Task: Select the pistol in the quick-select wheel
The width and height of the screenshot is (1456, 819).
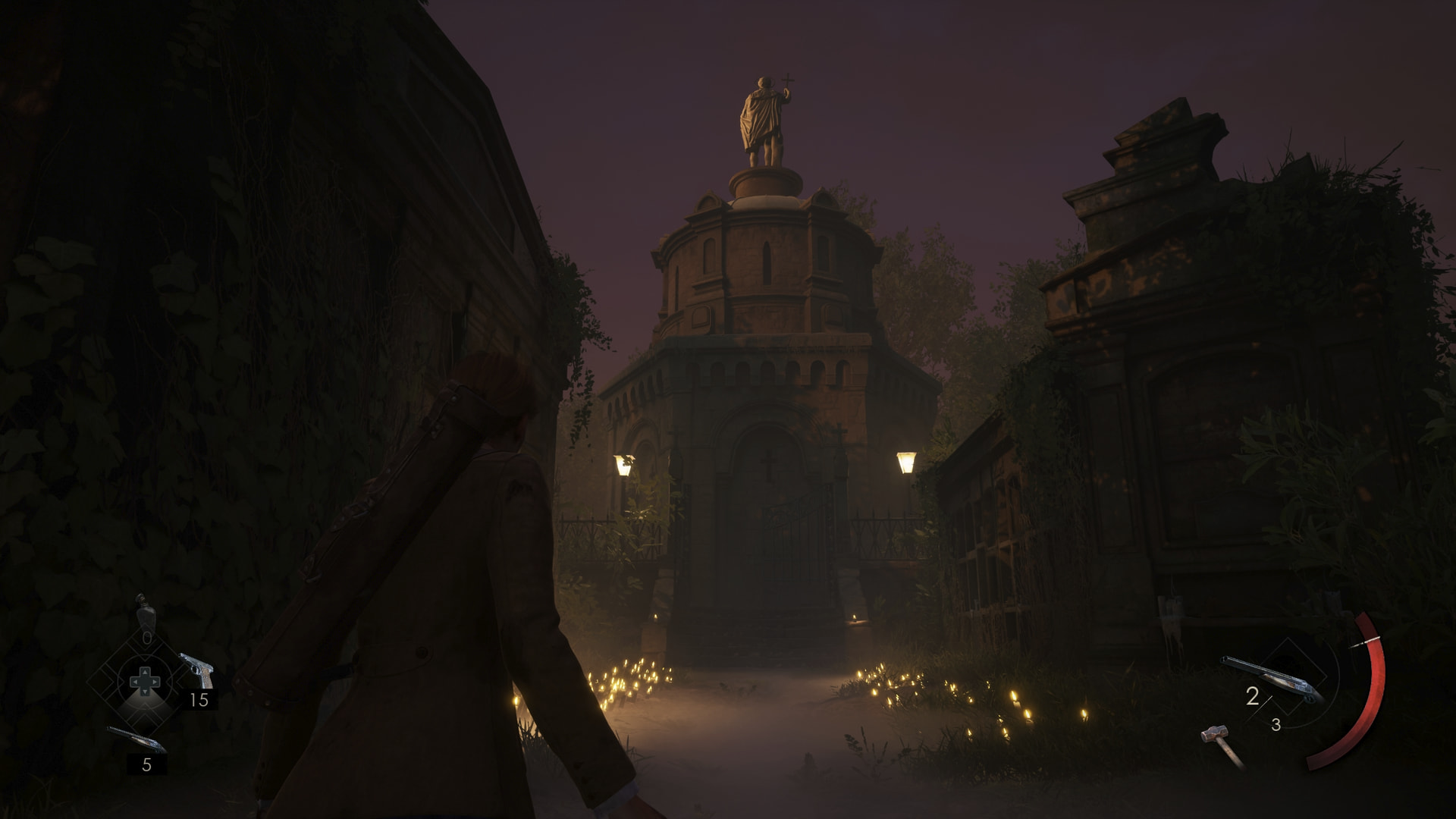Action: click(196, 670)
